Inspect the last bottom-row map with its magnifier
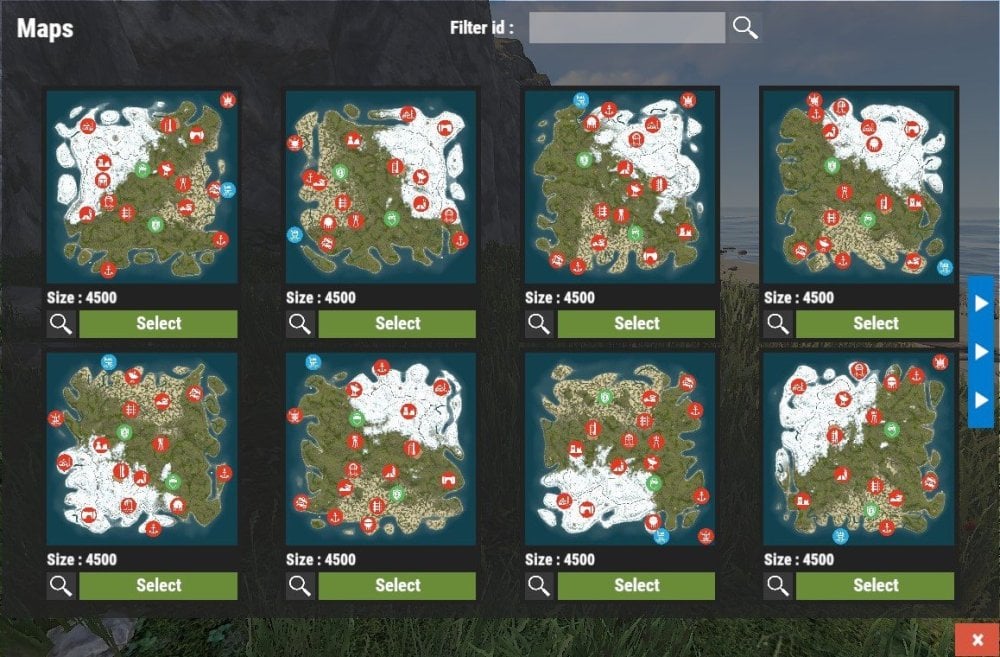Image resolution: width=1000 pixels, height=657 pixels. 778,586
